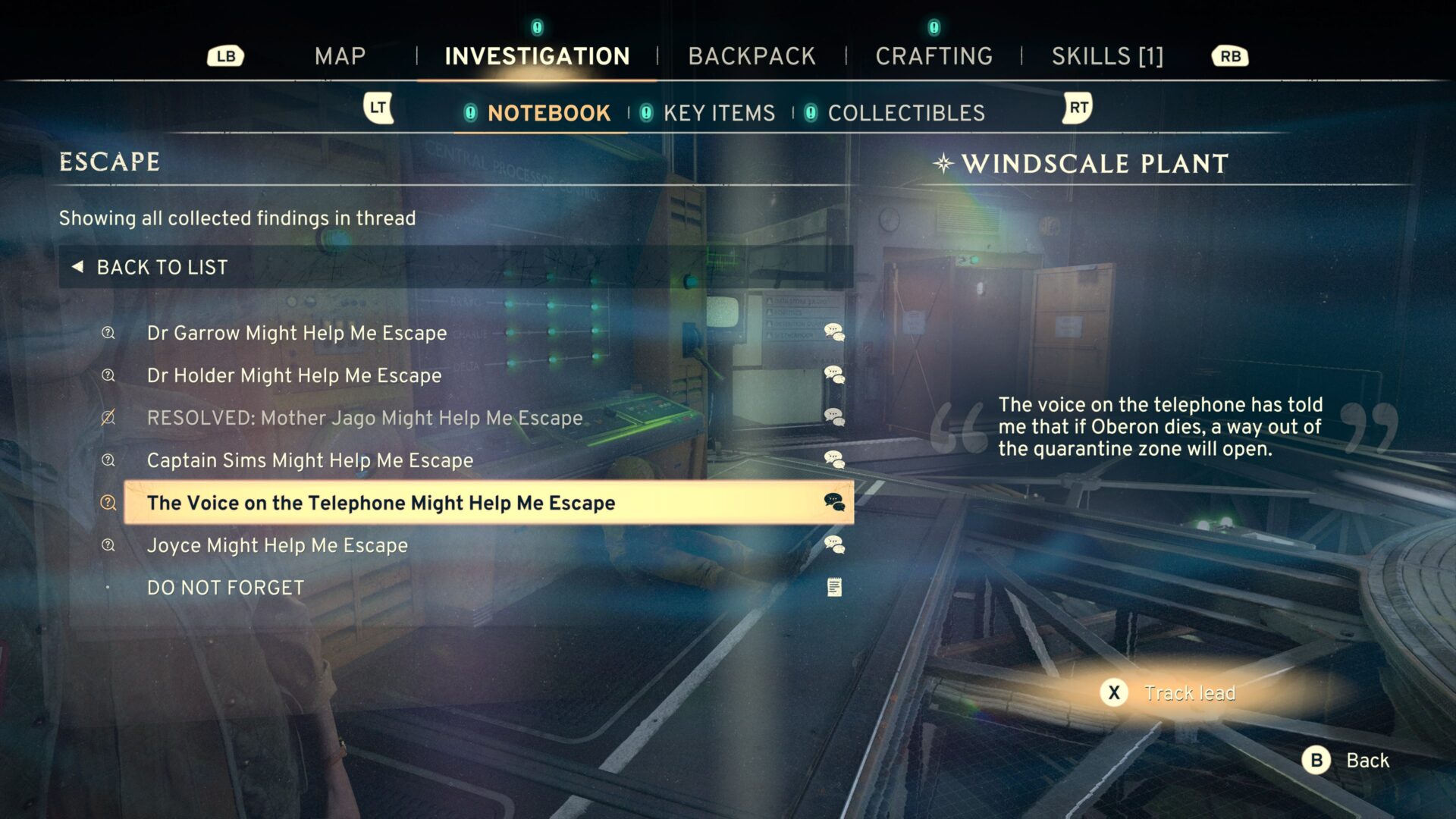Screen dimensions: 1456x819
Task: Choose Dr Holder Might Help Me Escape
Action: coord(294,375)
